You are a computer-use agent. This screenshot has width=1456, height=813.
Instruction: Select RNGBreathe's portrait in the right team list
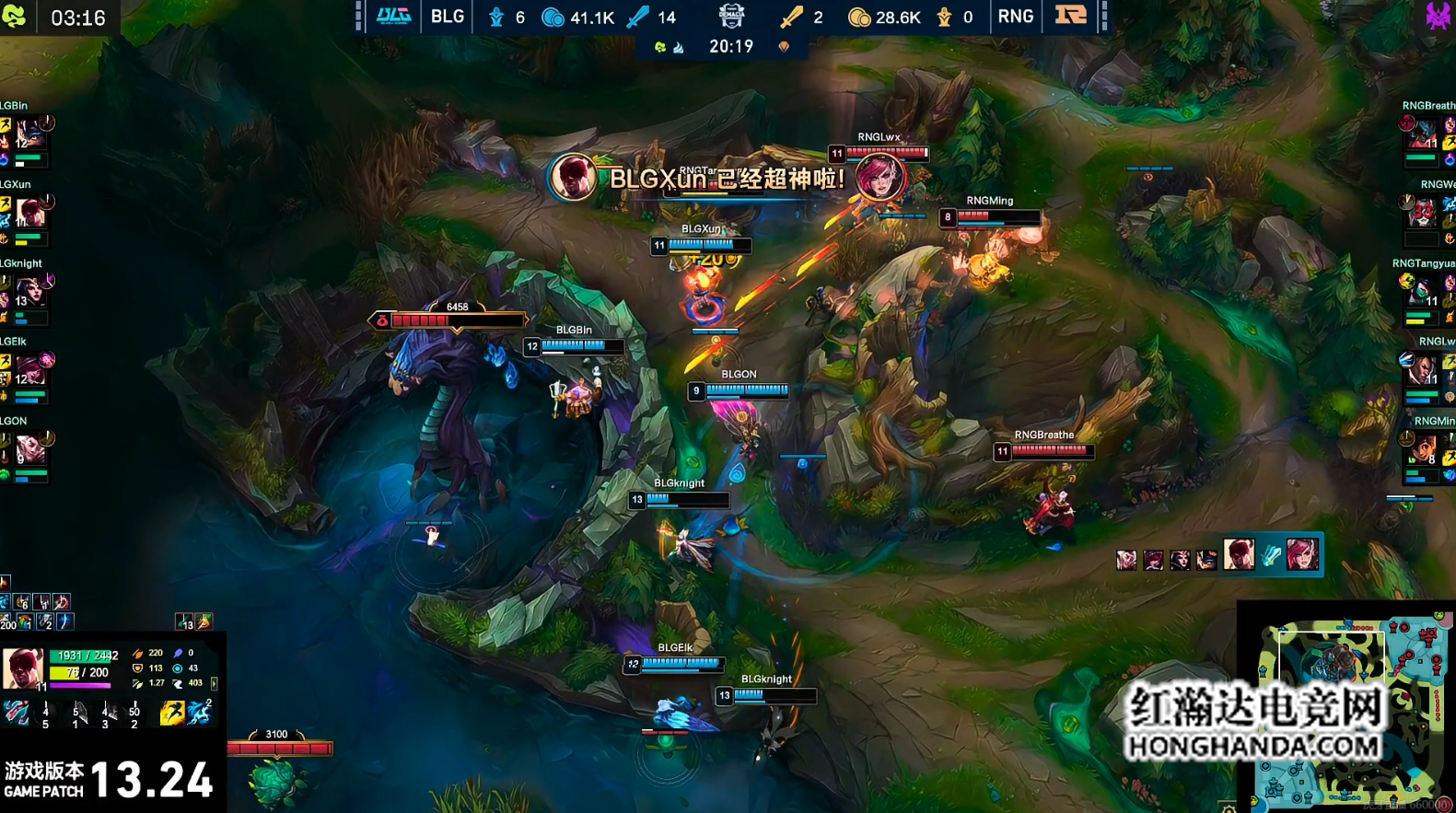[1424, 134]
